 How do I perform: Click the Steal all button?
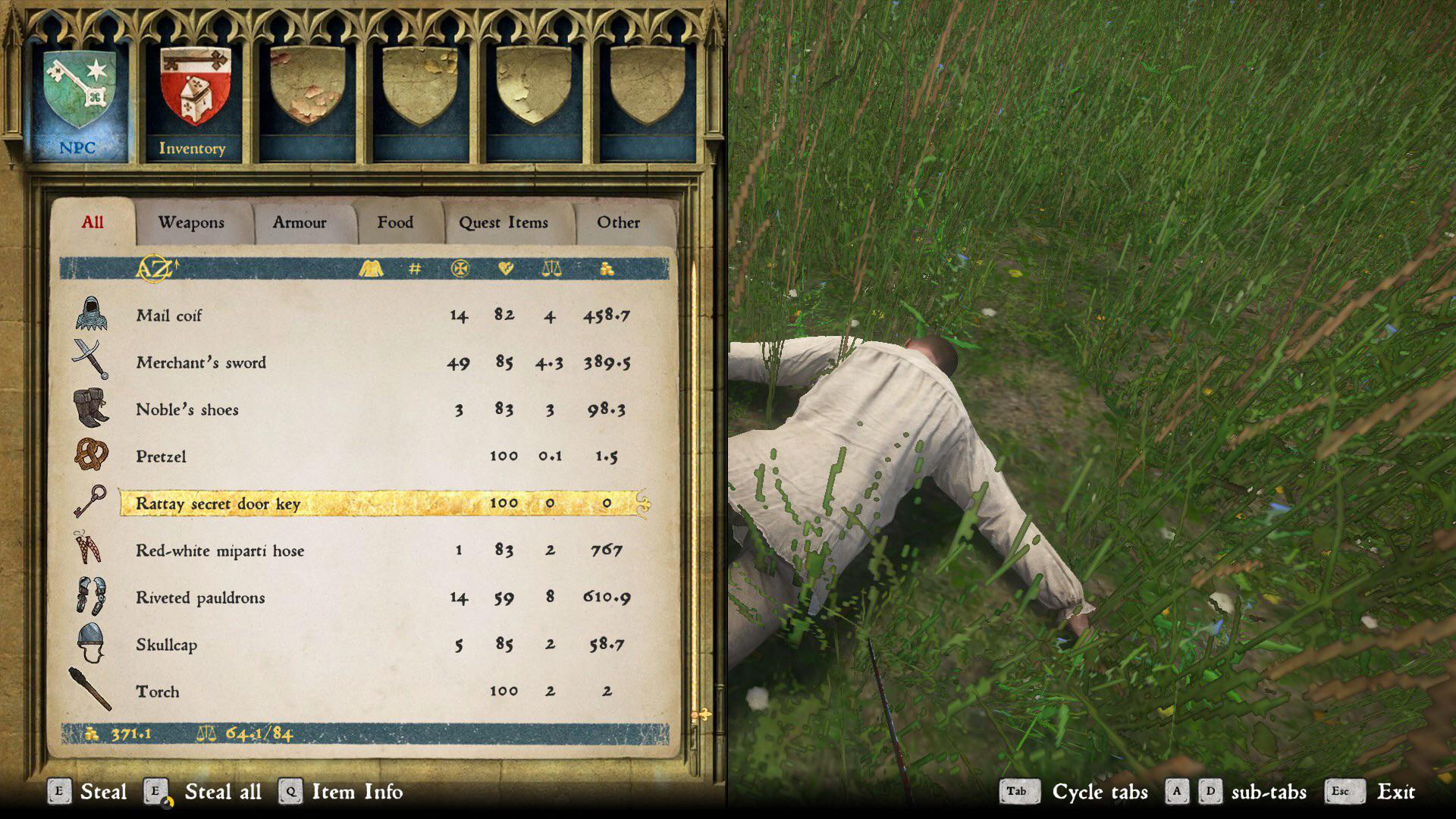point(223,792)
